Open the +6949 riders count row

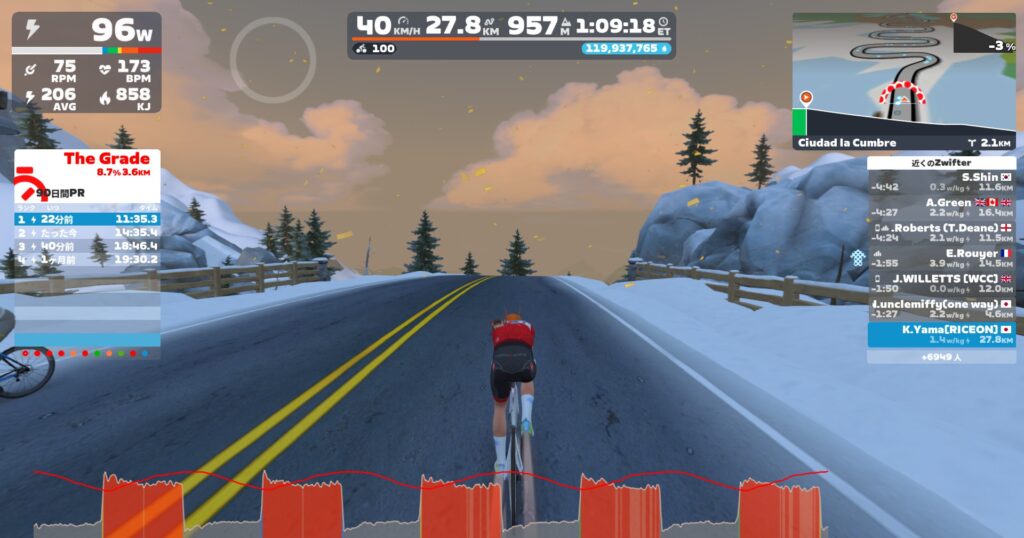(x=941, y=356)
